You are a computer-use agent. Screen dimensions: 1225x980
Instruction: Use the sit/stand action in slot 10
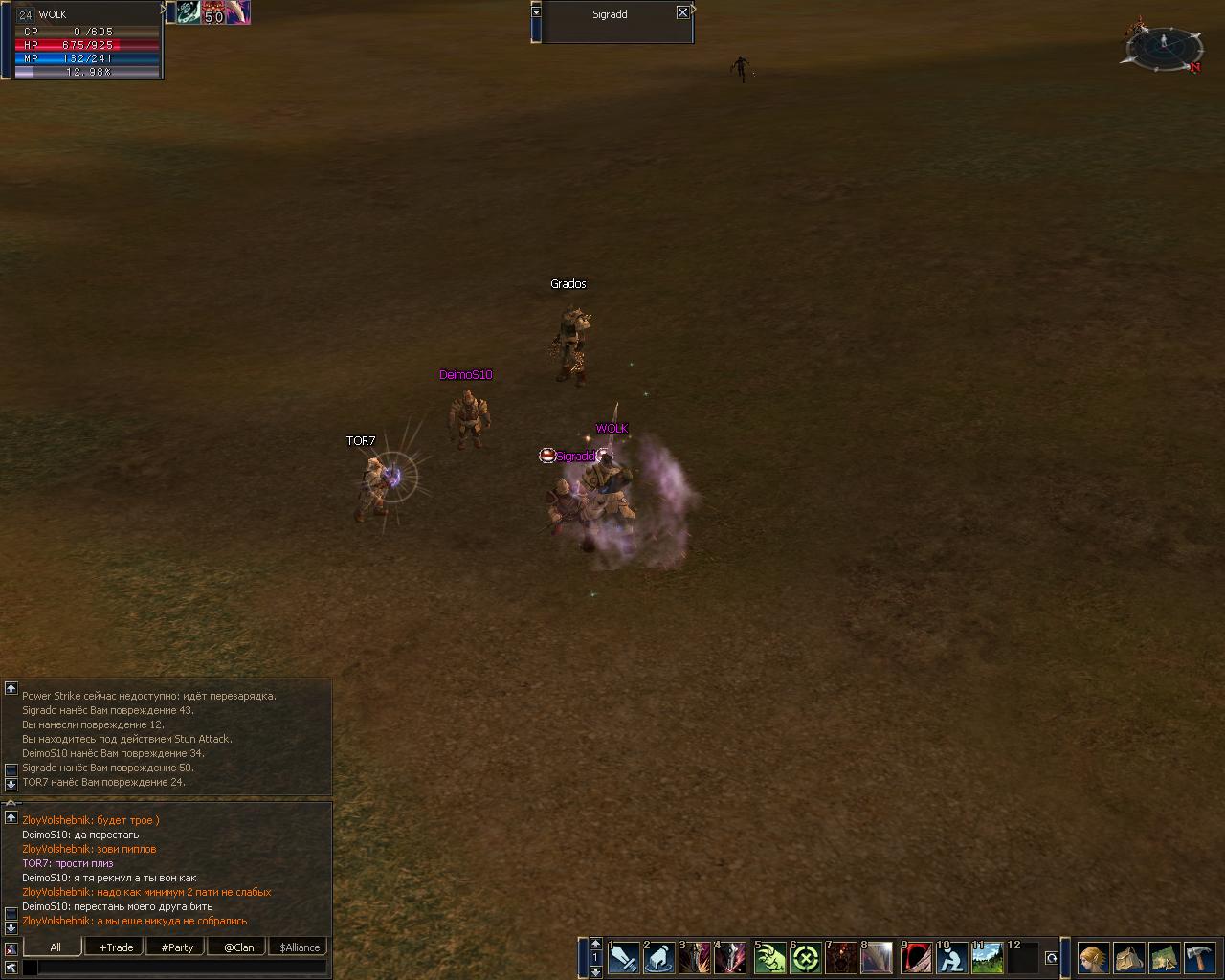(x=952, y=957)
